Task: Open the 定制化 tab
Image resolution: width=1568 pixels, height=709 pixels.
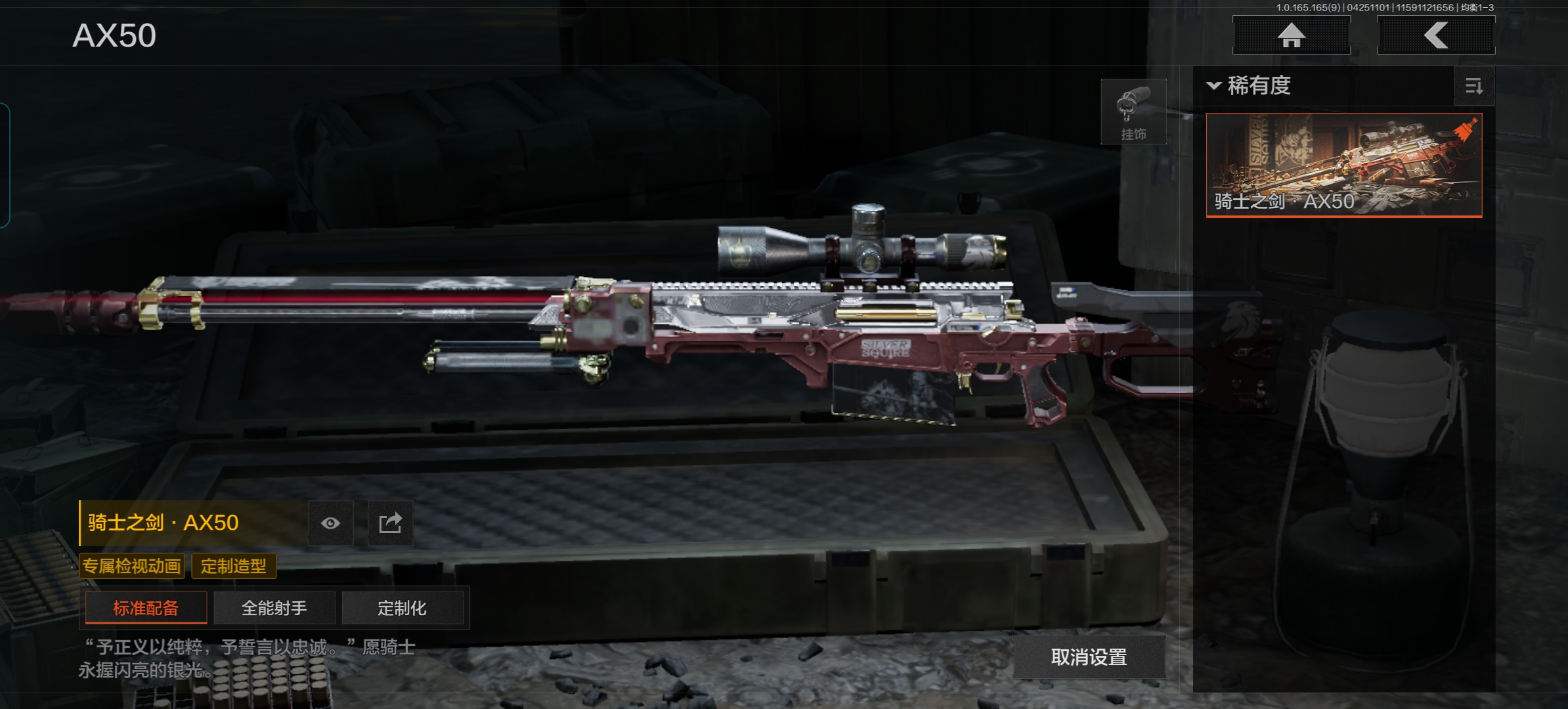Action: point(402,608)
